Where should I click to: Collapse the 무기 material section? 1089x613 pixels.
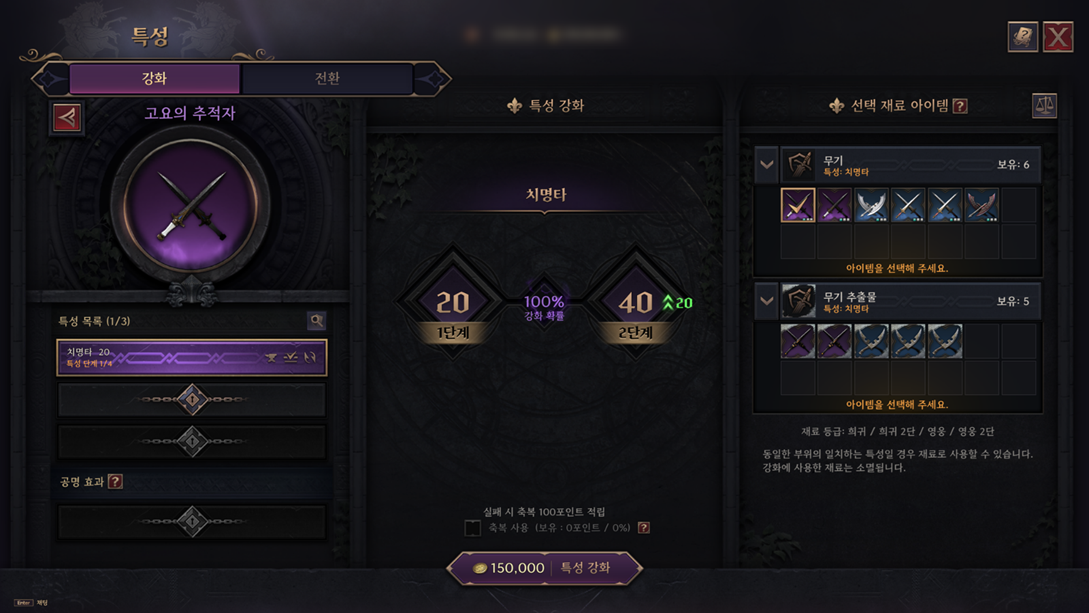(767, 164)
